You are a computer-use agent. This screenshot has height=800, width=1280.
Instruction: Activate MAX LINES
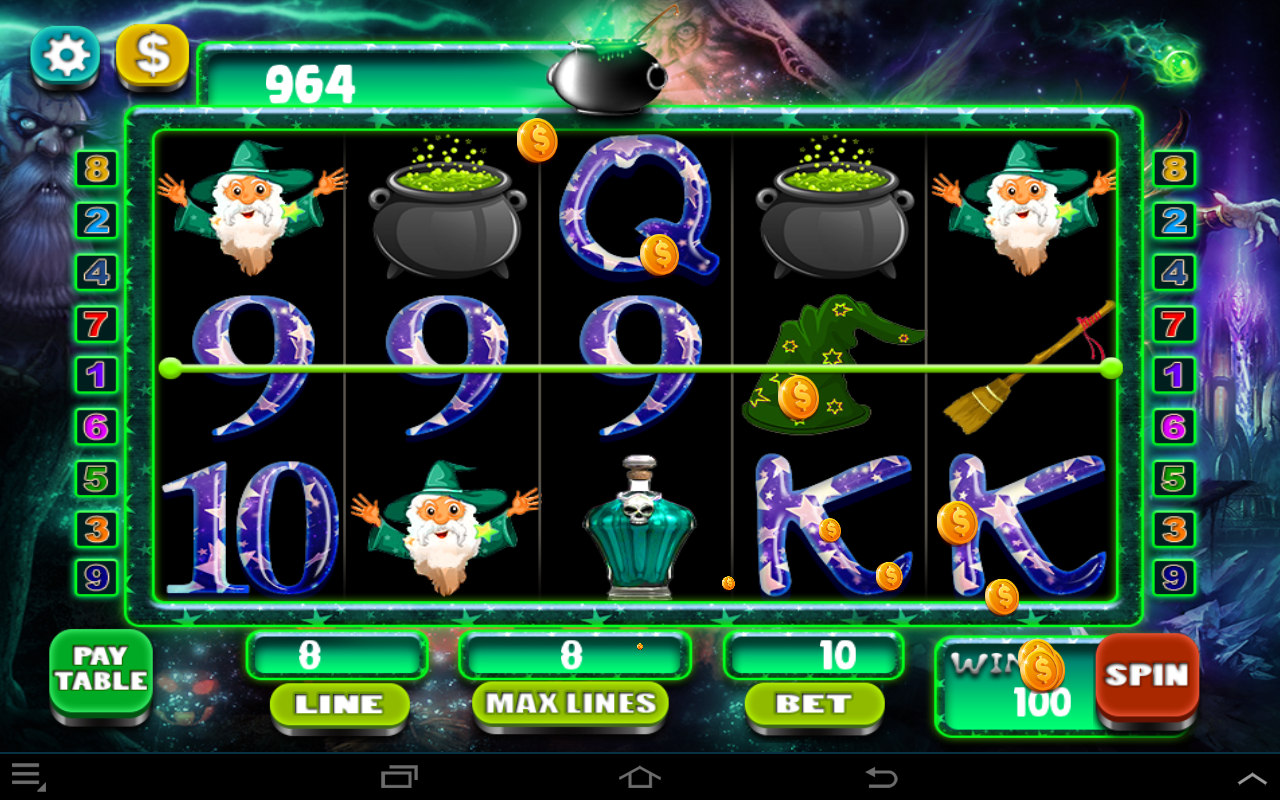tap(570, 704)
